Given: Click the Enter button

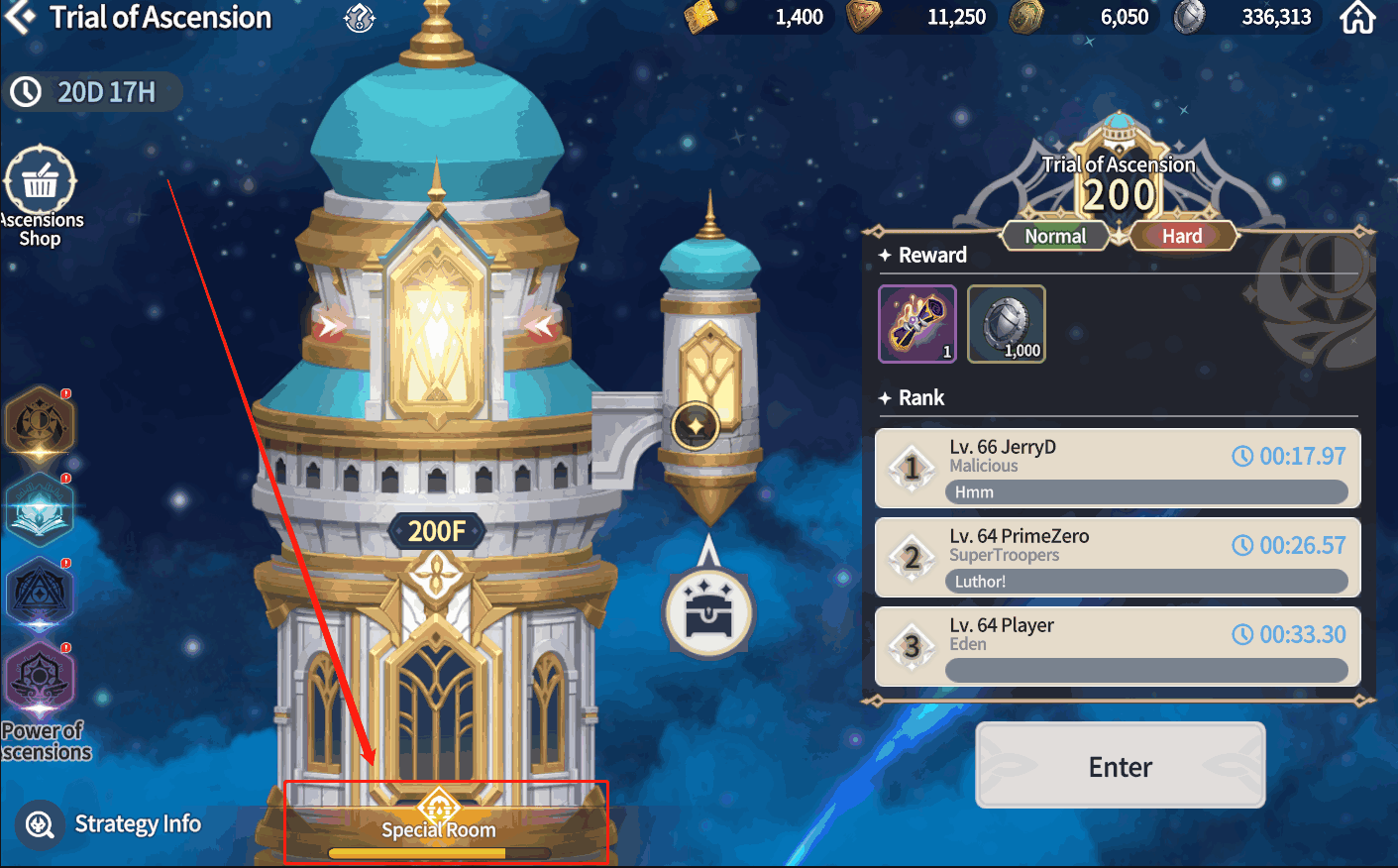Looking at the screenshot, I should tap(1120, 766).
